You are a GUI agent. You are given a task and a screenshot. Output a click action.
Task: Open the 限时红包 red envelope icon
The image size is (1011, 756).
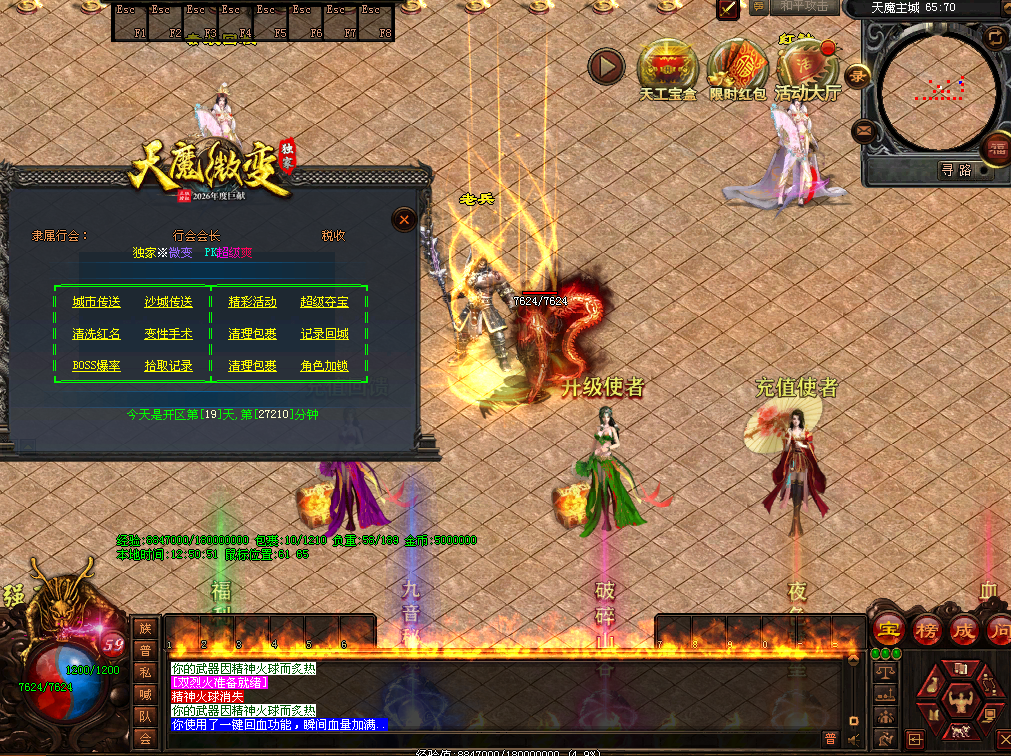pyautogui.click(x=737, y=68)
